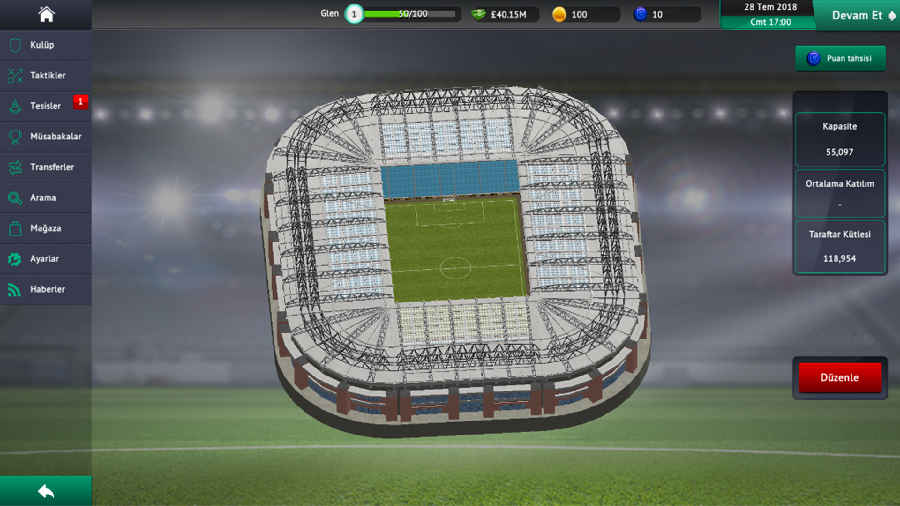Click the red Düzenle button

840,378
